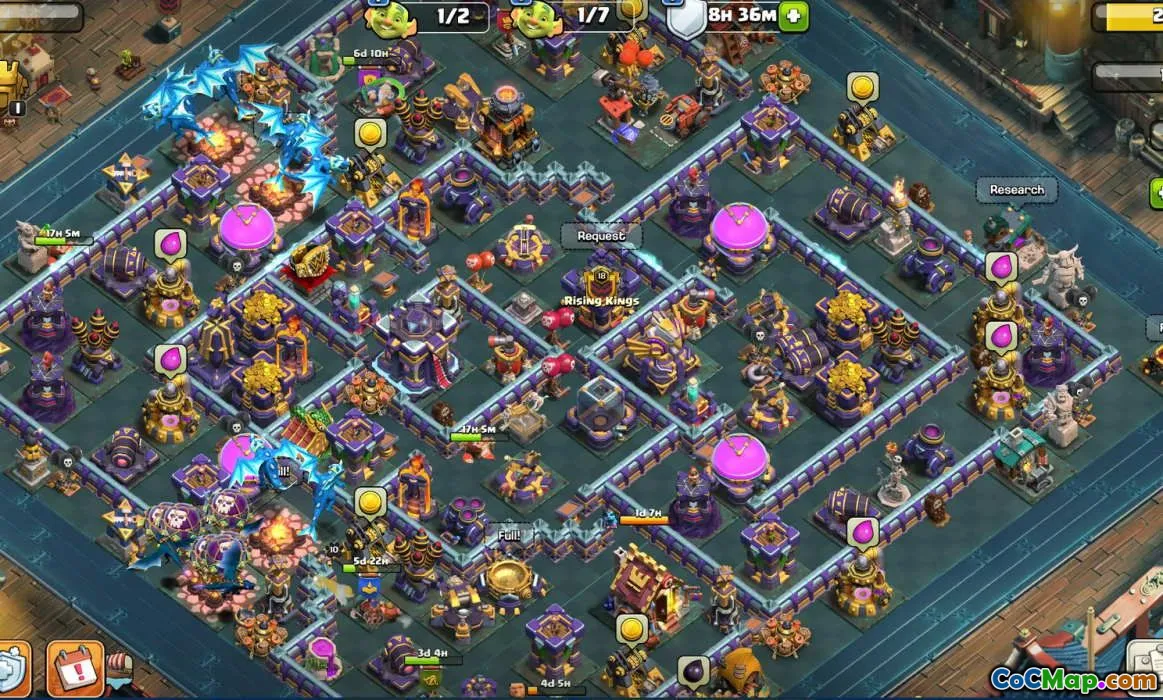This screenshot has height=700, width=1163.
Task: Tap the Request bubble above clan castle
Action: (x=600, y=236)
